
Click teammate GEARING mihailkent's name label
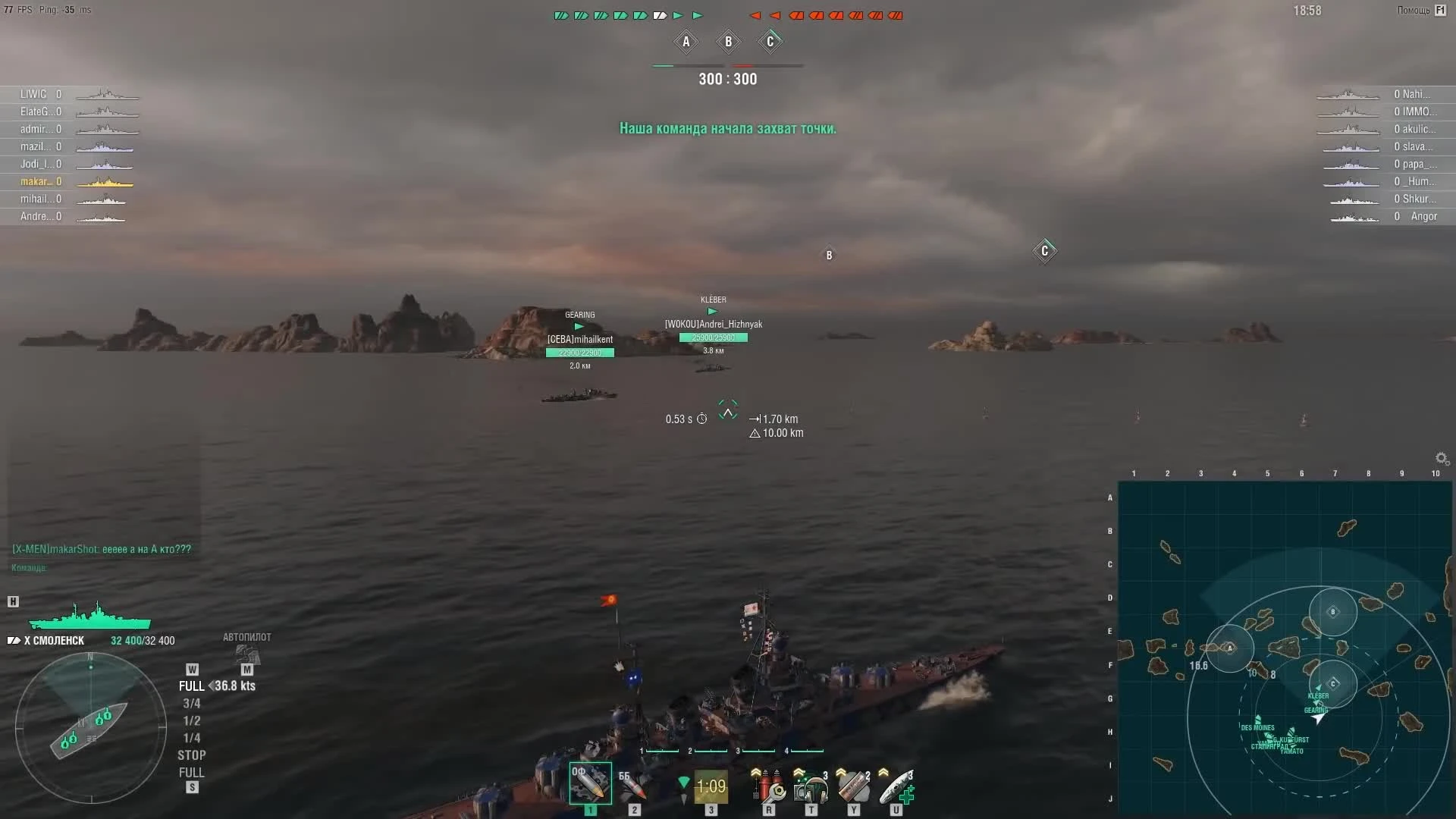pyautogui.click(x=580, y=340)
